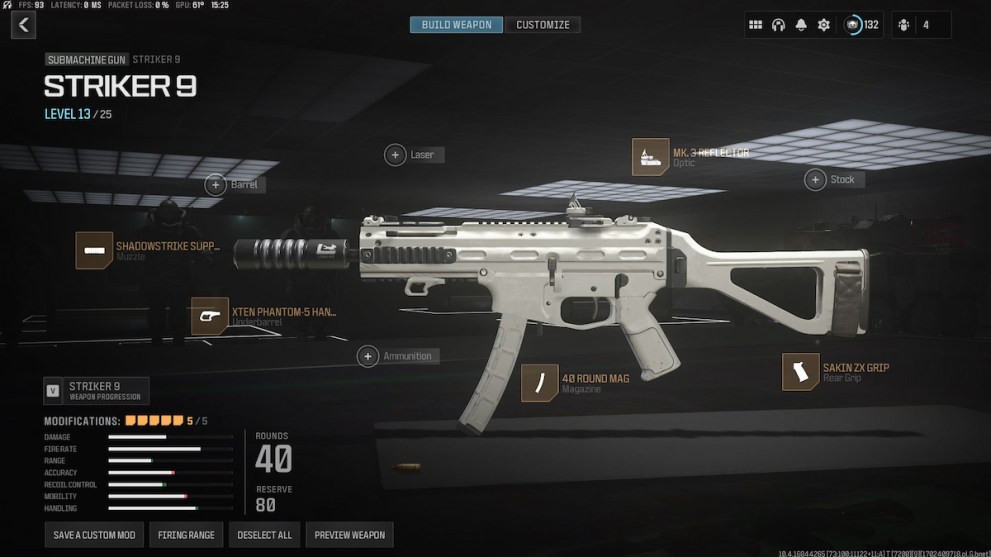Click Save a Custom Mod
The width and height of the screenshot is (991, 557).
pos(94,535)
